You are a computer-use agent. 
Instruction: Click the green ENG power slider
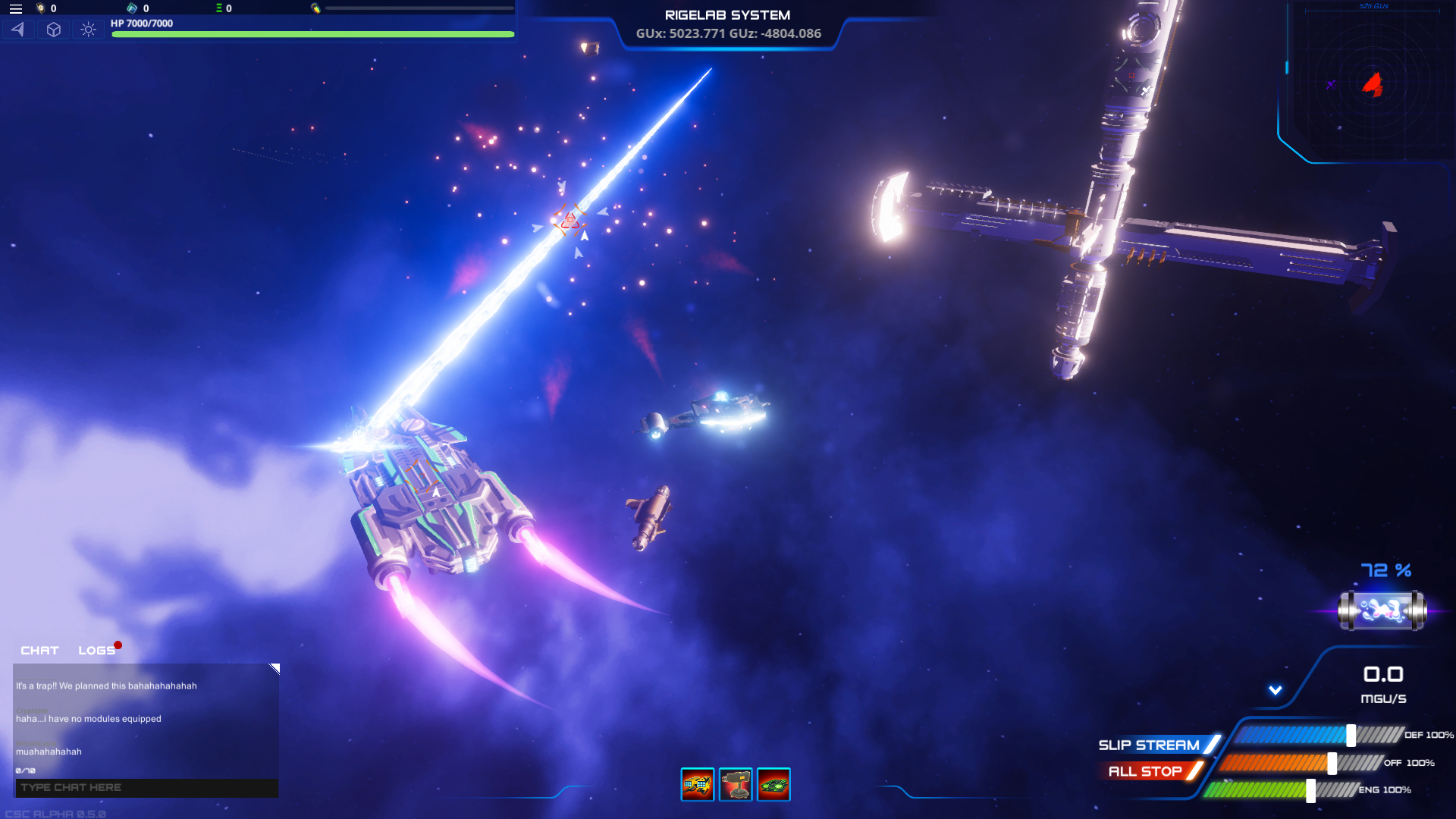(x=1310, y=790)
